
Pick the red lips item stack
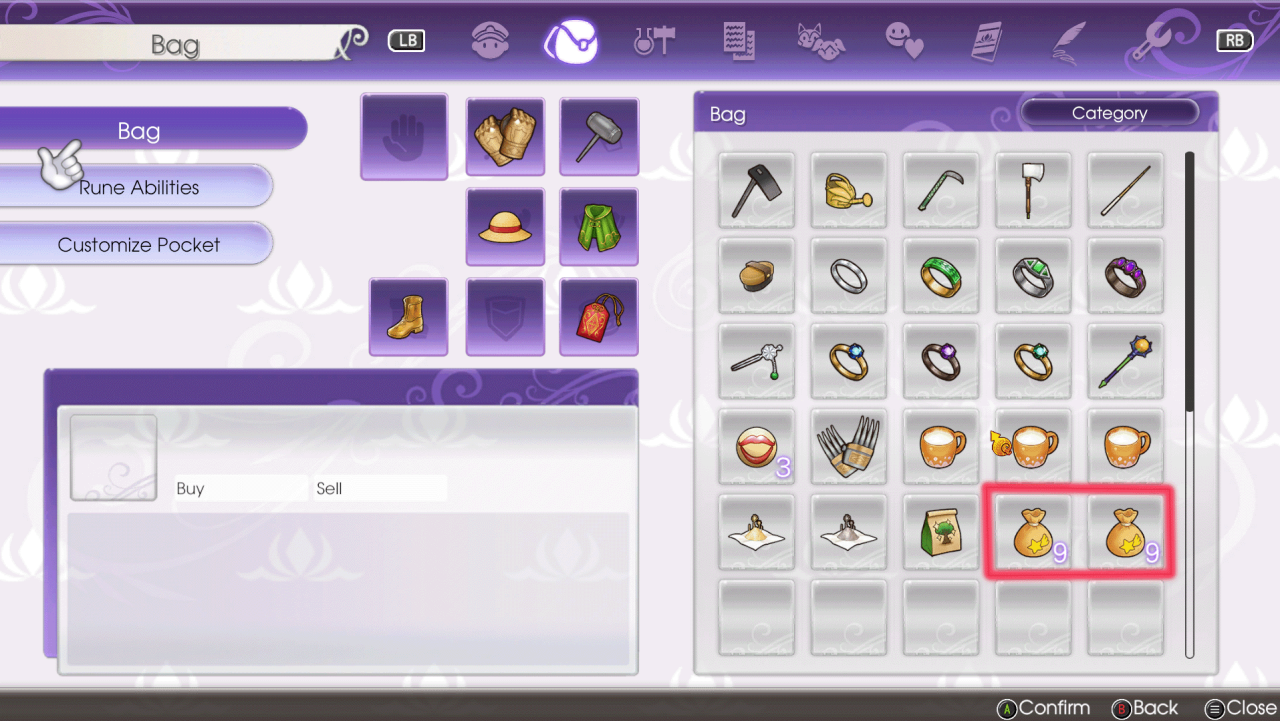click(757, 447)
